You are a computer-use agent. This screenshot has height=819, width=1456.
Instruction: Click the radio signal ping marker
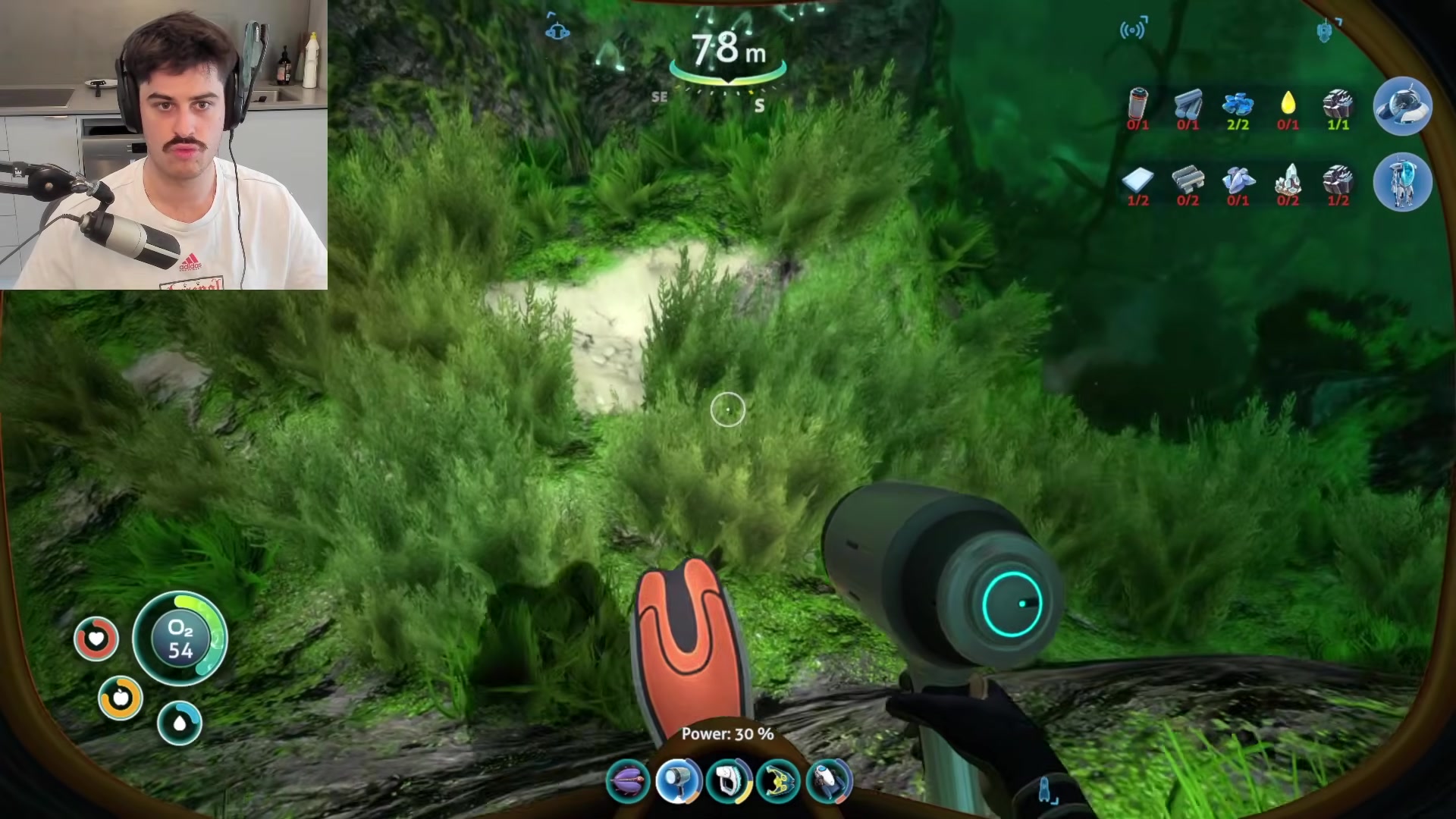click(x=1133, y=30)
